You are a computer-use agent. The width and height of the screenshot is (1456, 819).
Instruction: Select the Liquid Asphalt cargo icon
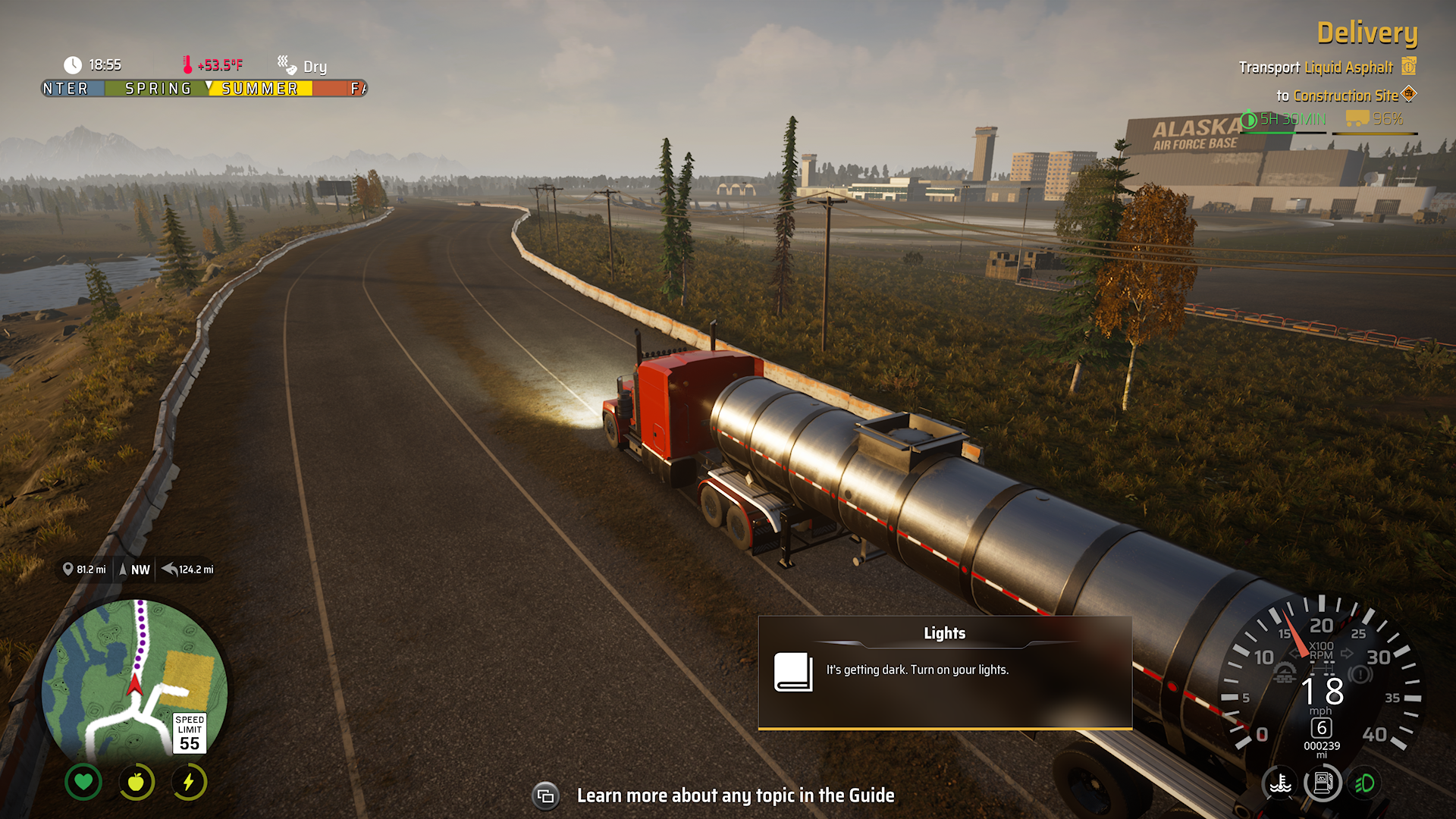point(1408,67)
